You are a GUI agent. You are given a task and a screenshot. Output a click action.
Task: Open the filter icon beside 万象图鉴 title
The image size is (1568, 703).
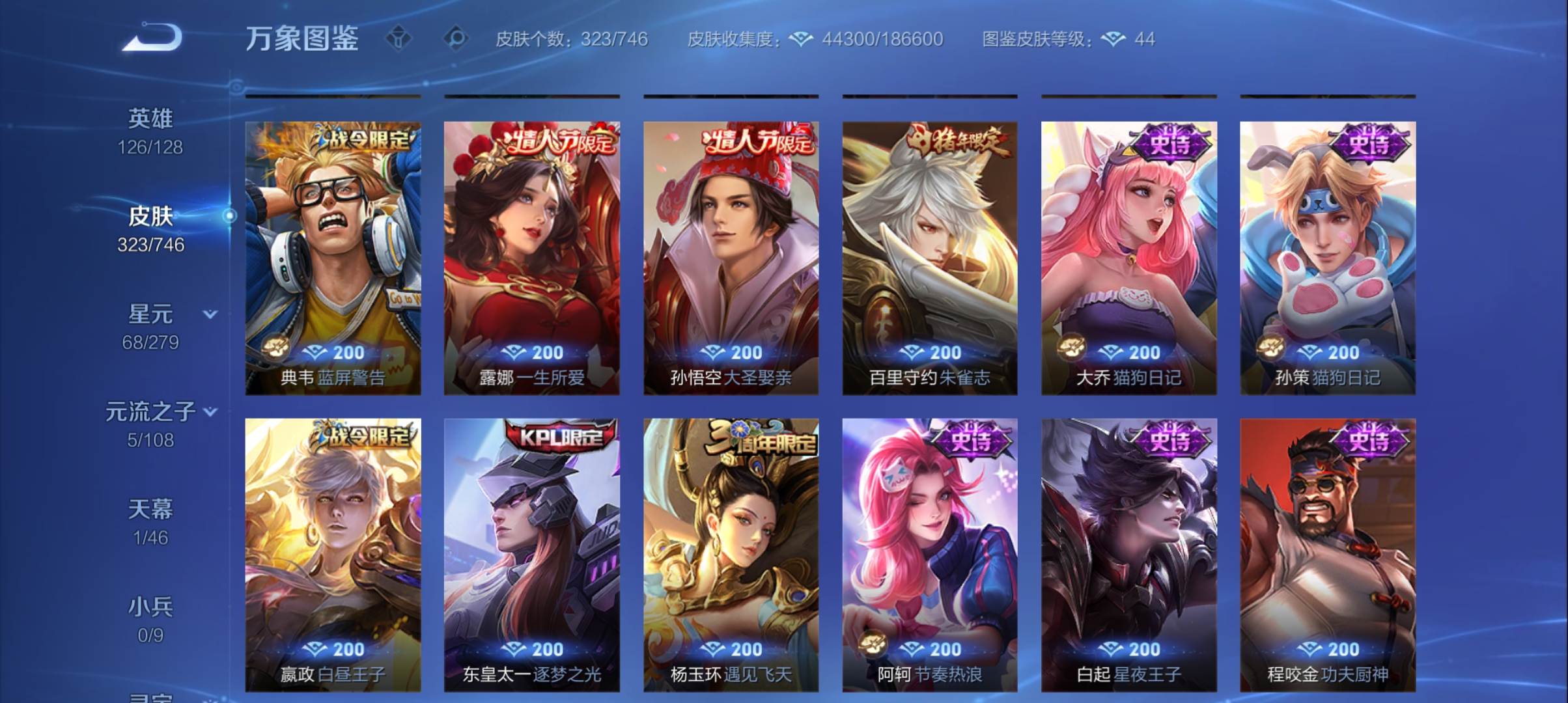[397, 39]
